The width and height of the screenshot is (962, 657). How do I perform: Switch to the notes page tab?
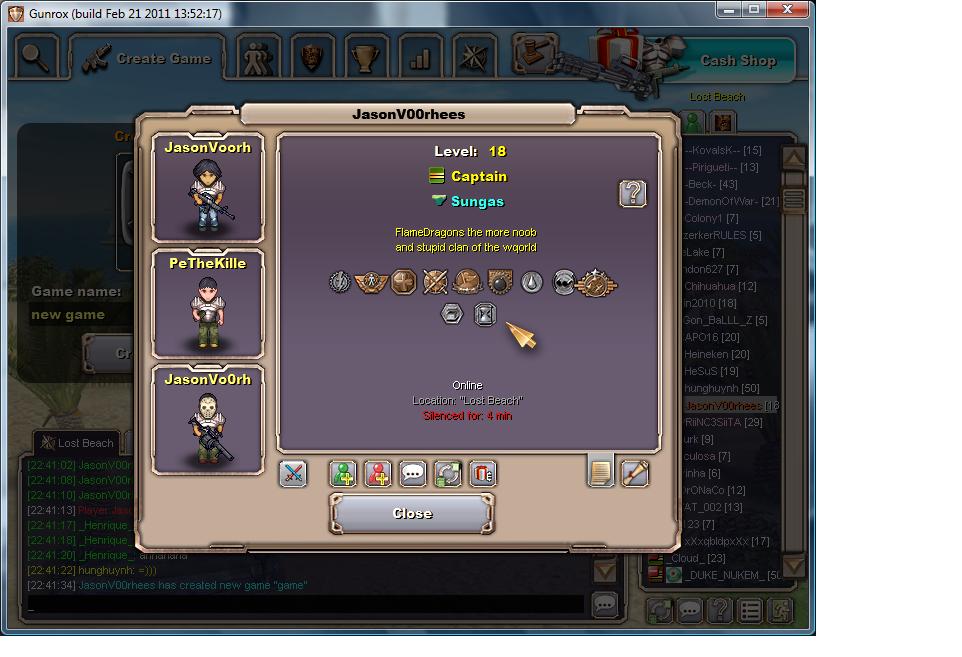[x=600, y=471]
